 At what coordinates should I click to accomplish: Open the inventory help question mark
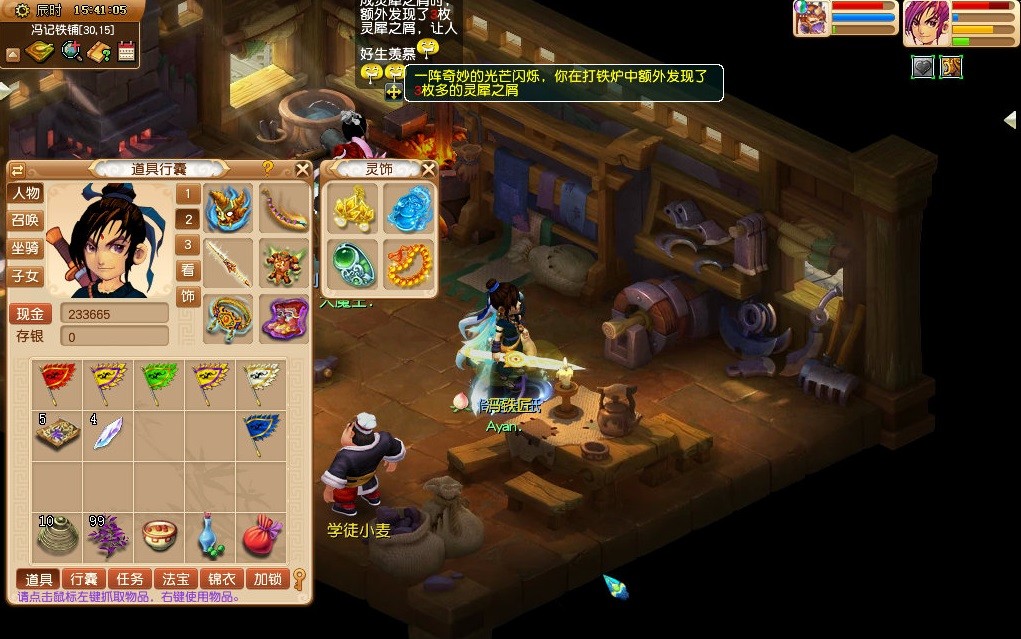coord(268,169)
